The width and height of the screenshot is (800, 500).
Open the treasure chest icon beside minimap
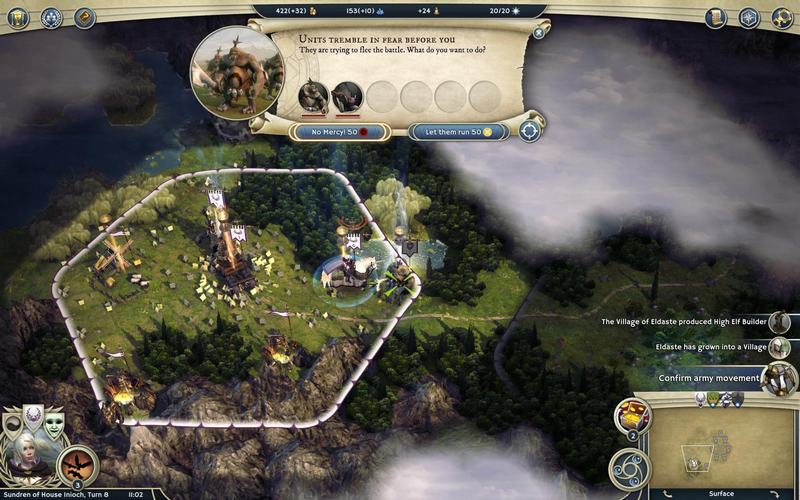[x=632, y=414]
